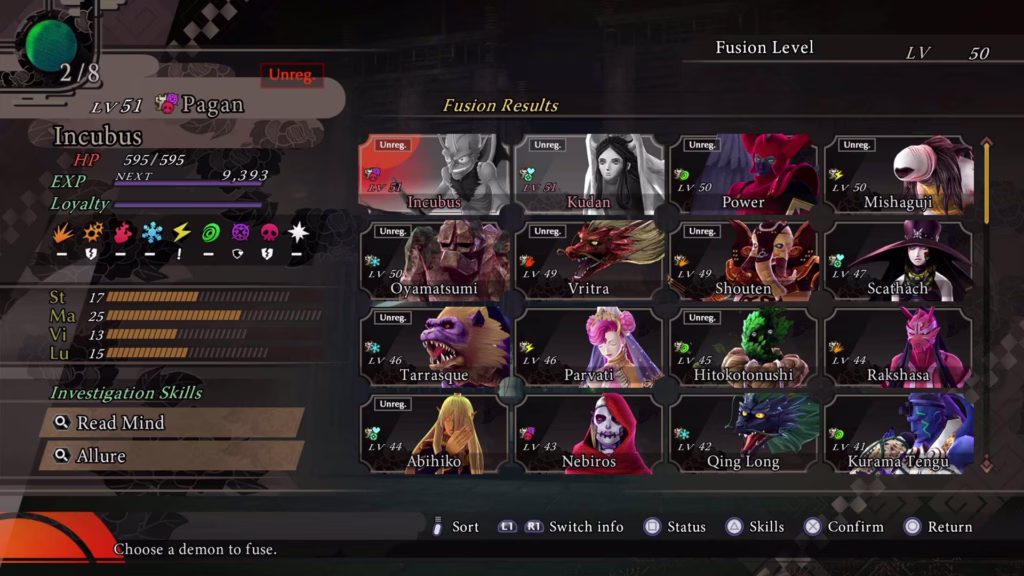Select the Vritra dragon card
1024x576 pixels.
click(589, 262)
